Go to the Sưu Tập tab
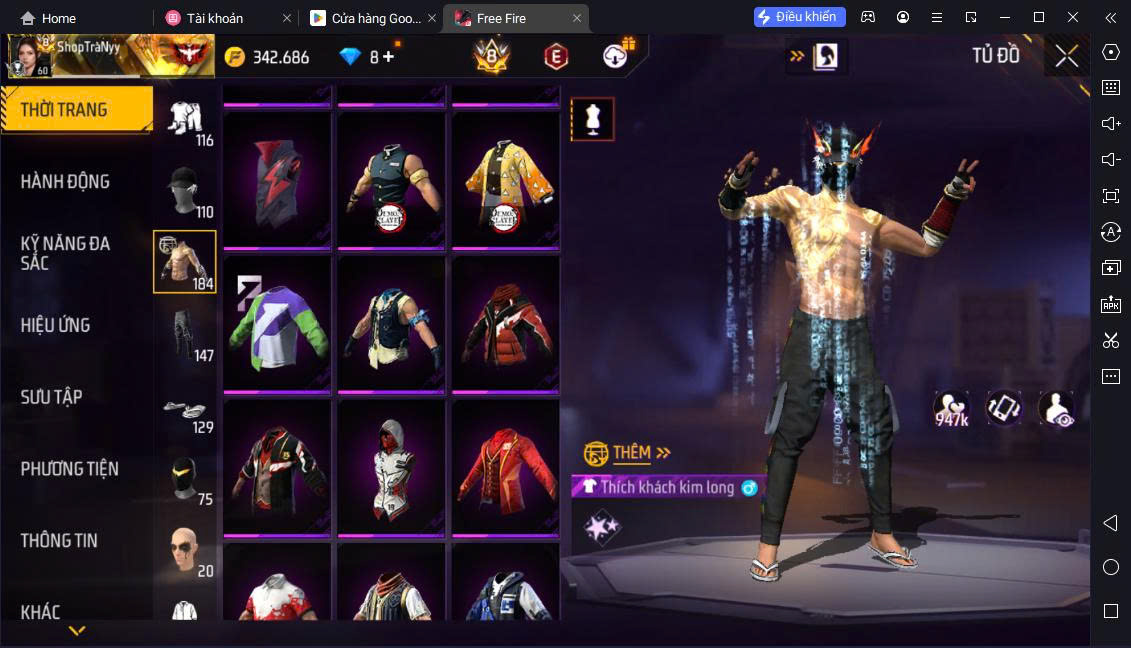Screen dimensions: 1131x648 (x=51, y=397)
